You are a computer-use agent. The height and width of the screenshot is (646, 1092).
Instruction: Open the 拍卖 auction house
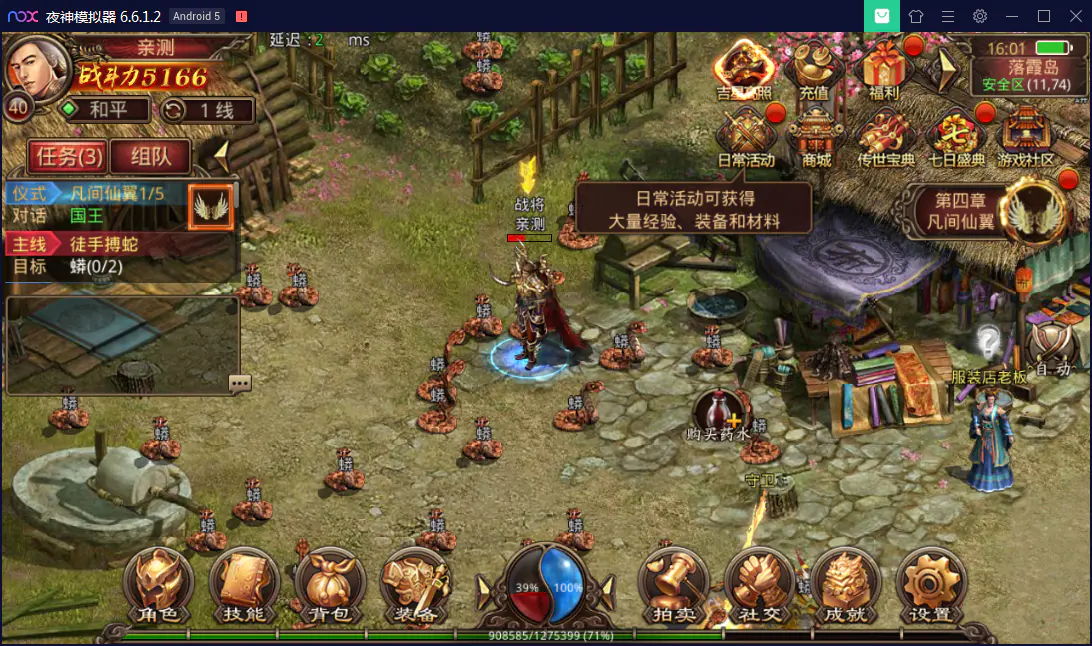pos(674,586)
